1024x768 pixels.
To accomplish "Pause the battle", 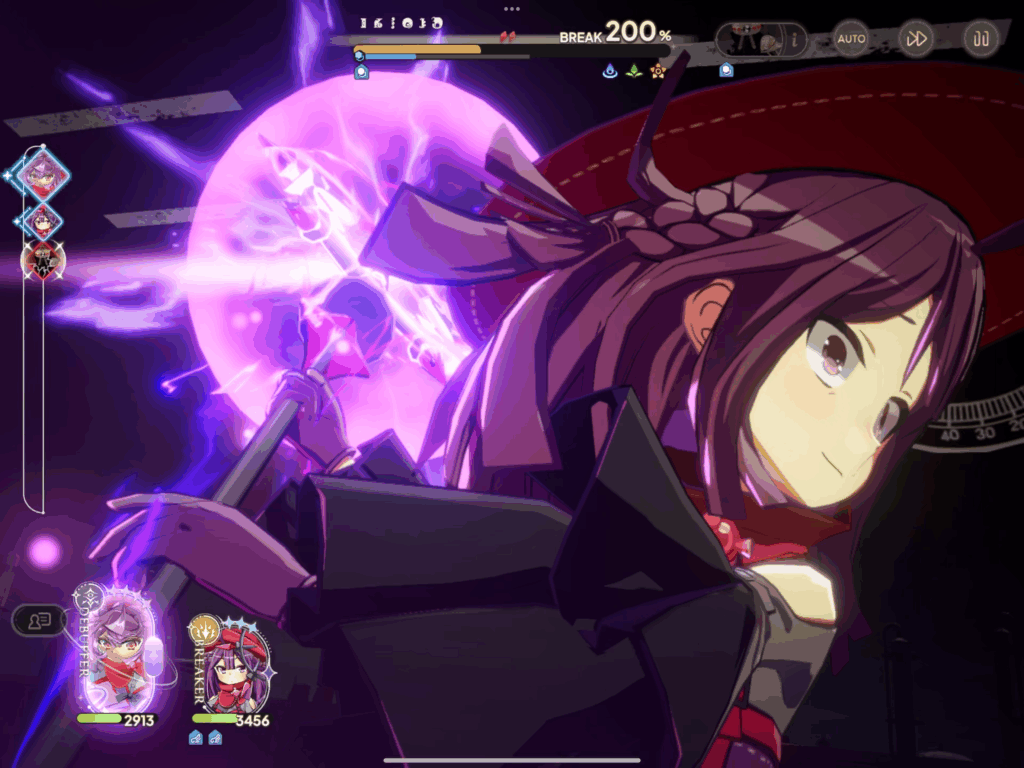I will coord(981,39).
